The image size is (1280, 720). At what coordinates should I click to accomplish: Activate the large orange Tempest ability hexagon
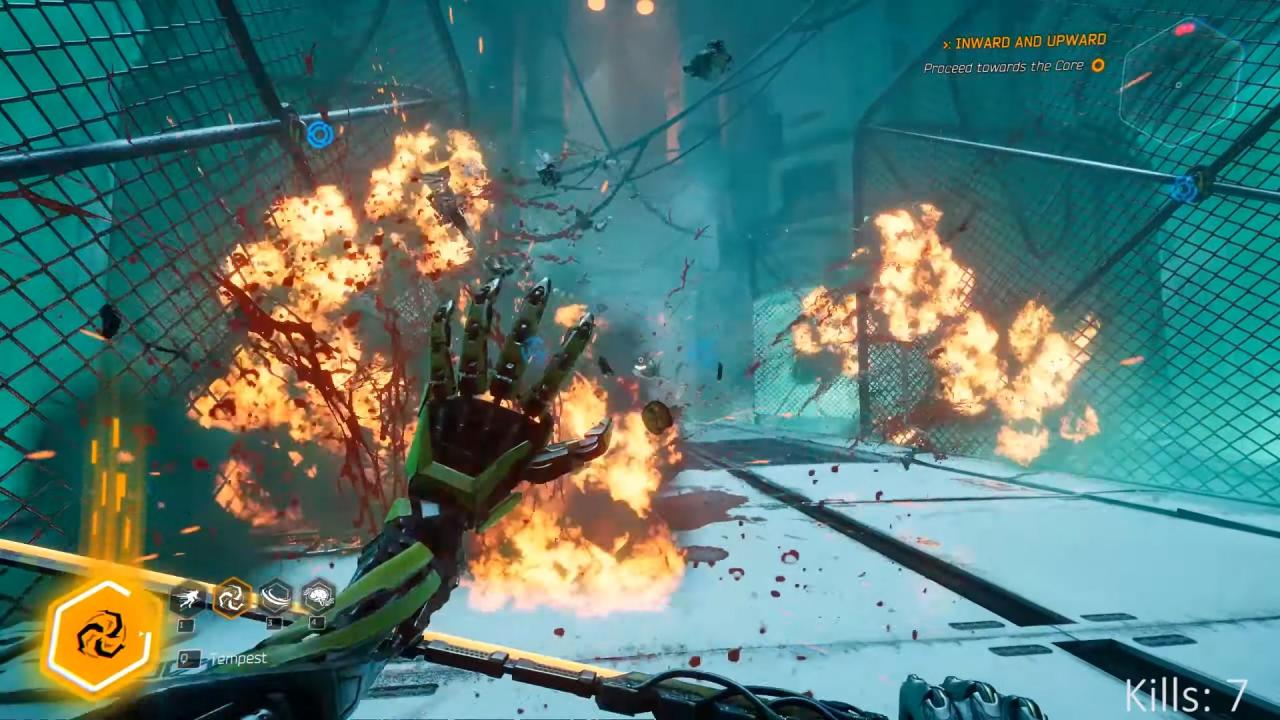tap(101, 638)
